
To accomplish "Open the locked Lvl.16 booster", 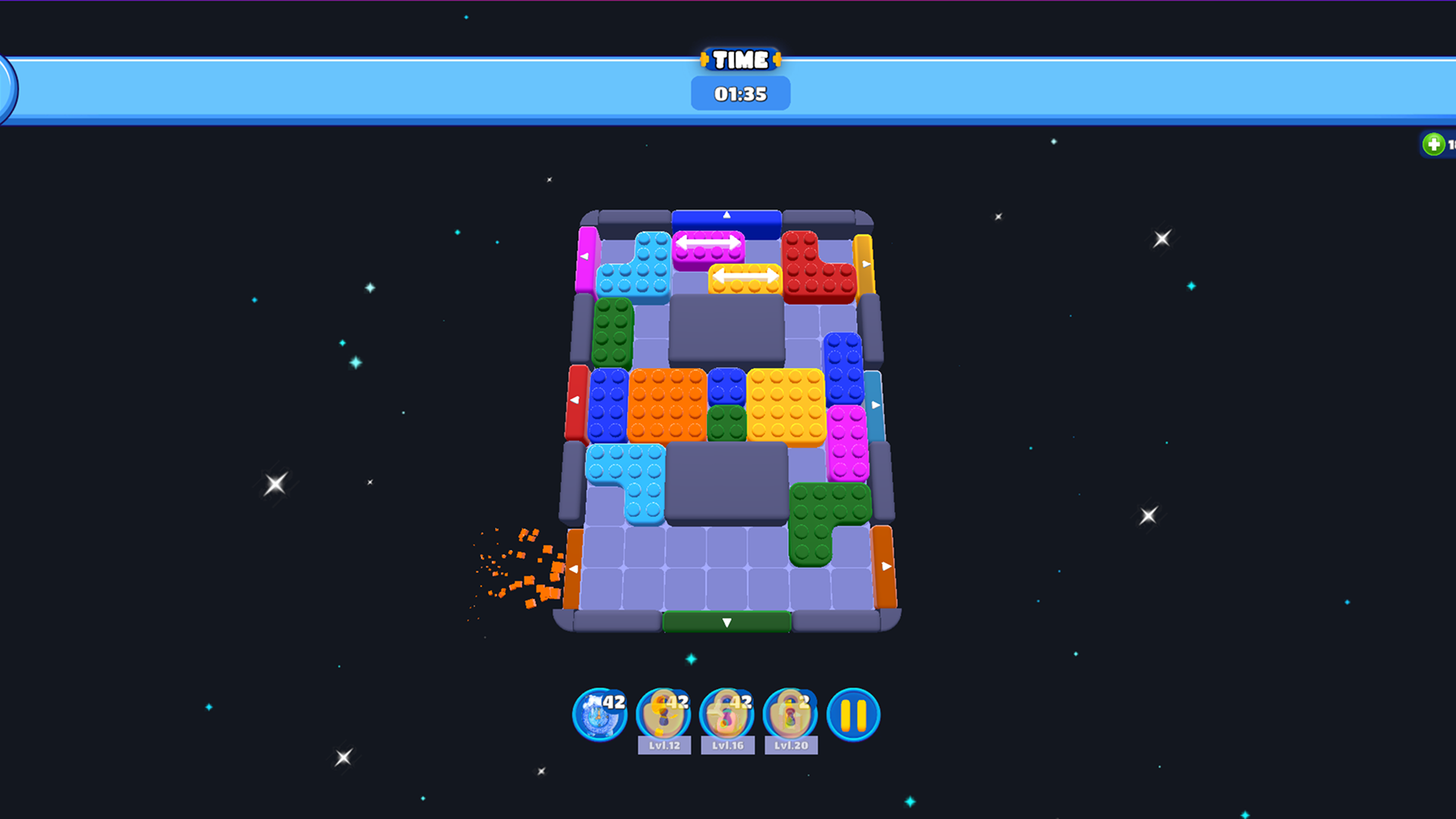I will click(726, 713).
